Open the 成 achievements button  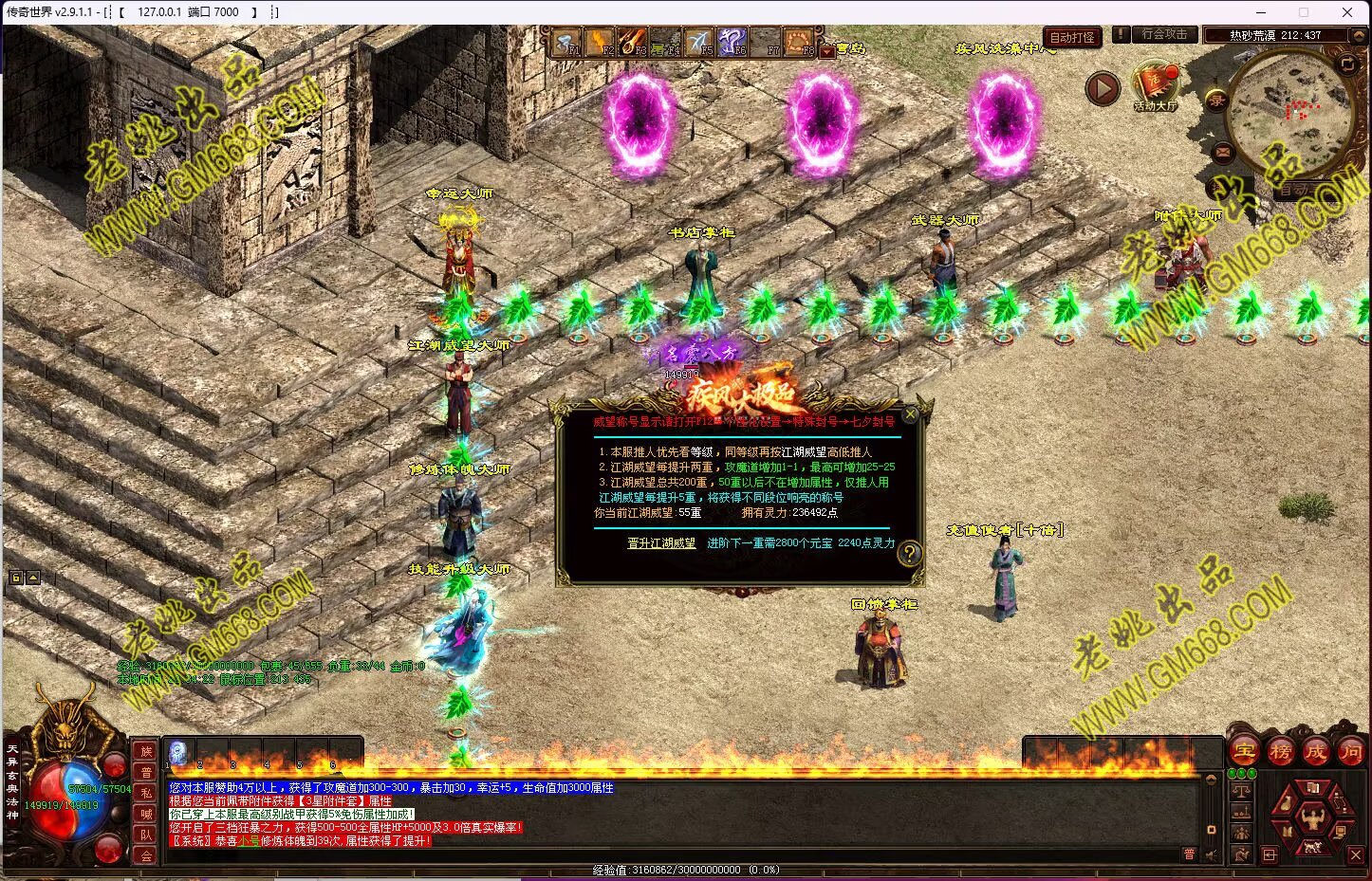(1316, 752)
